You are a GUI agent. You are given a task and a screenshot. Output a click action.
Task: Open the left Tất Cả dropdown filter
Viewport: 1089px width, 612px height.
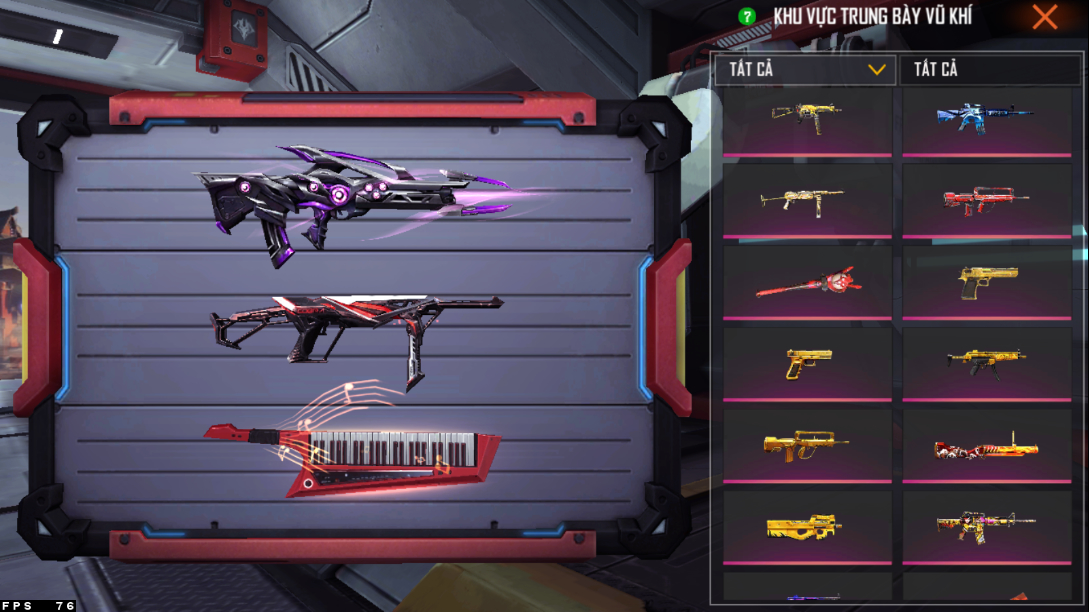pos(806,70)
